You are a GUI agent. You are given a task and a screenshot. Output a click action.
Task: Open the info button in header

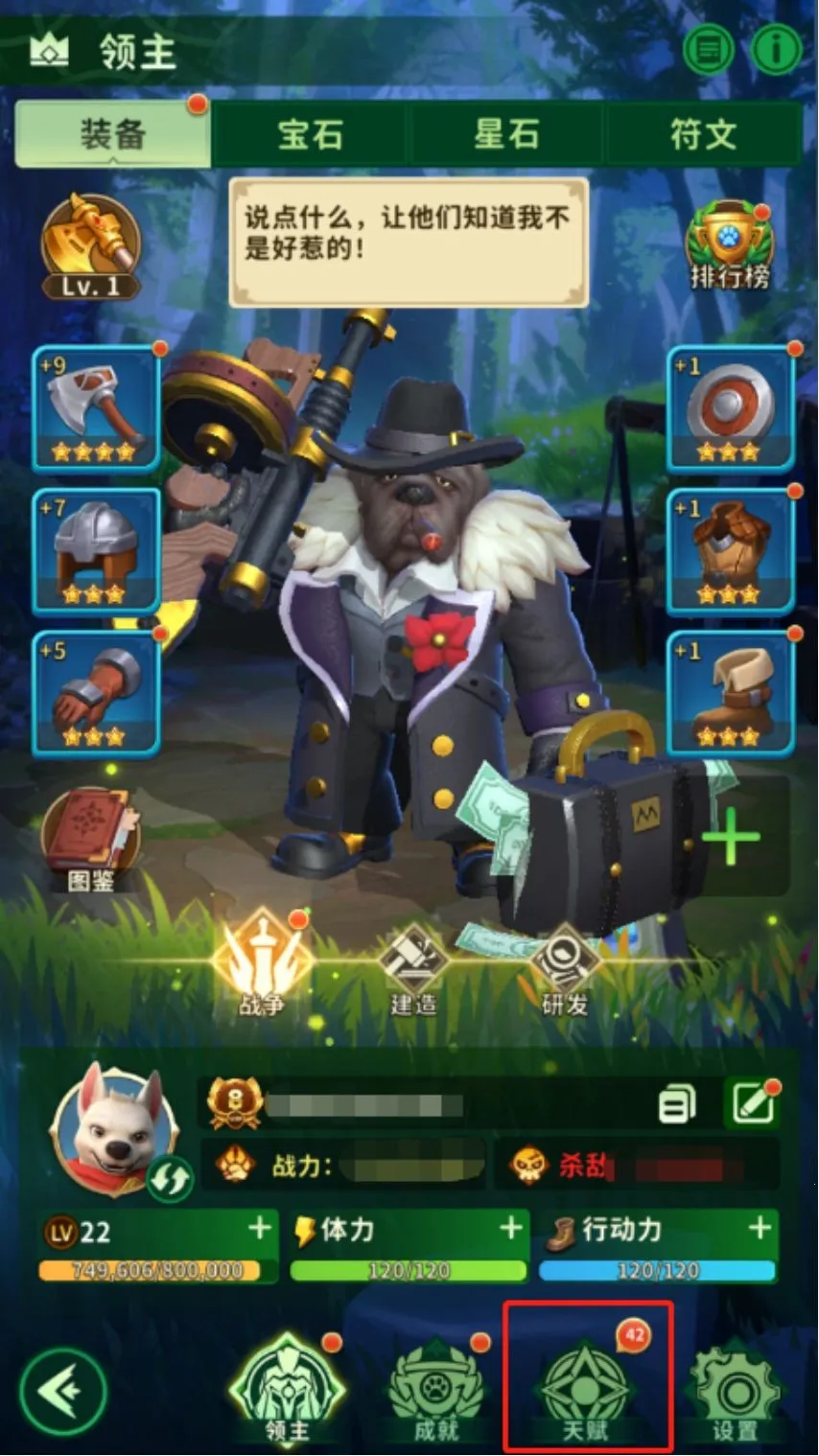click(x=776, y=49)
